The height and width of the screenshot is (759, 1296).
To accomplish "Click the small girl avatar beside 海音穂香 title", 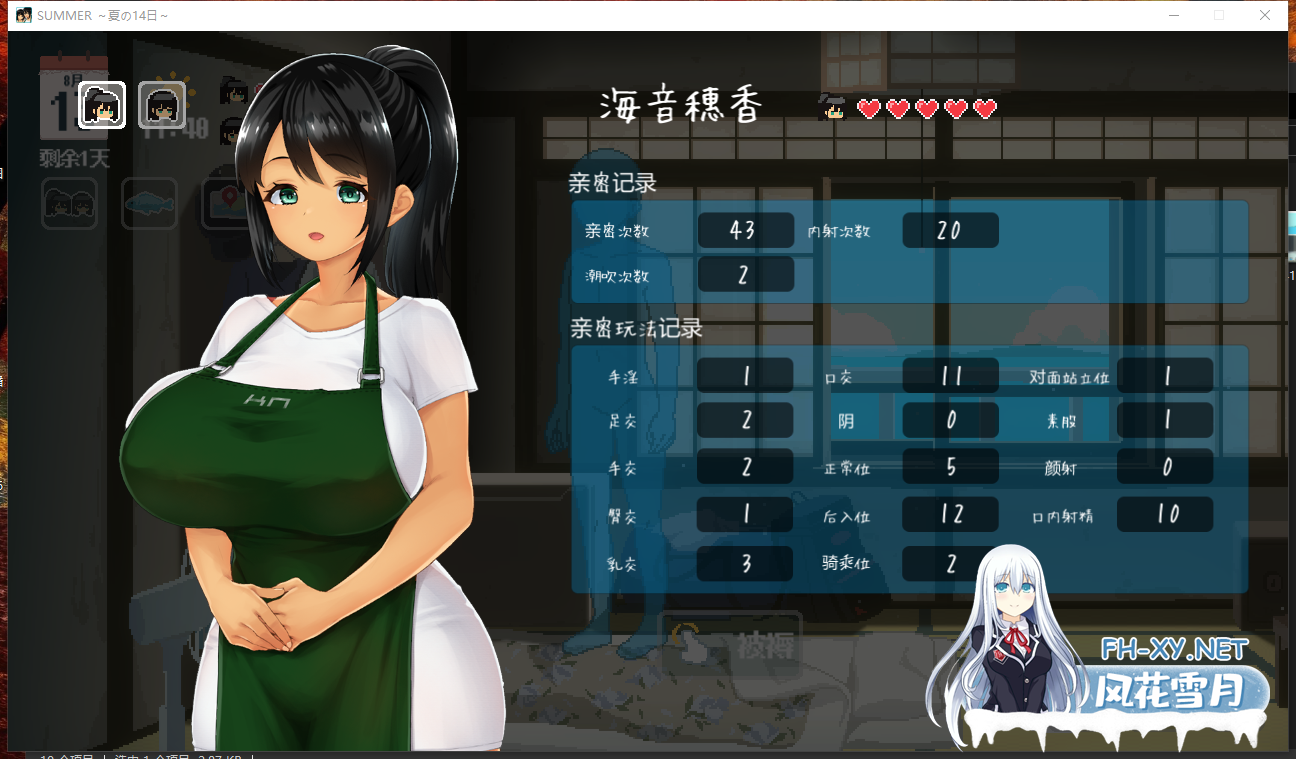I will [x=833, y=106].
